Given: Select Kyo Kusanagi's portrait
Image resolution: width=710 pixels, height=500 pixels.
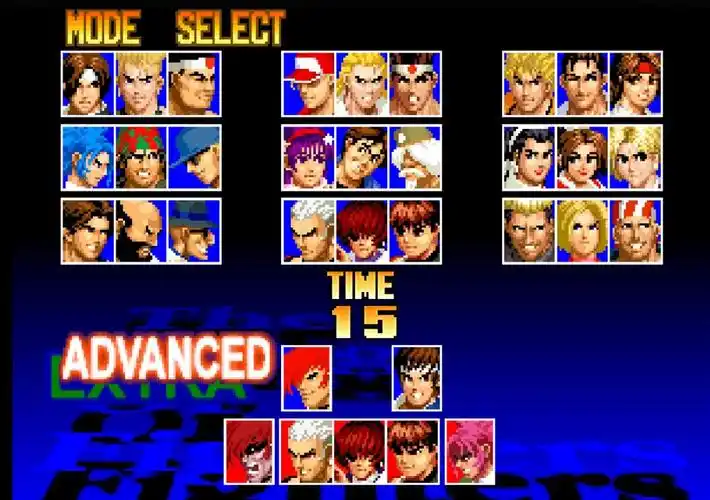Looking at the screenshot, I should [88, 84].
